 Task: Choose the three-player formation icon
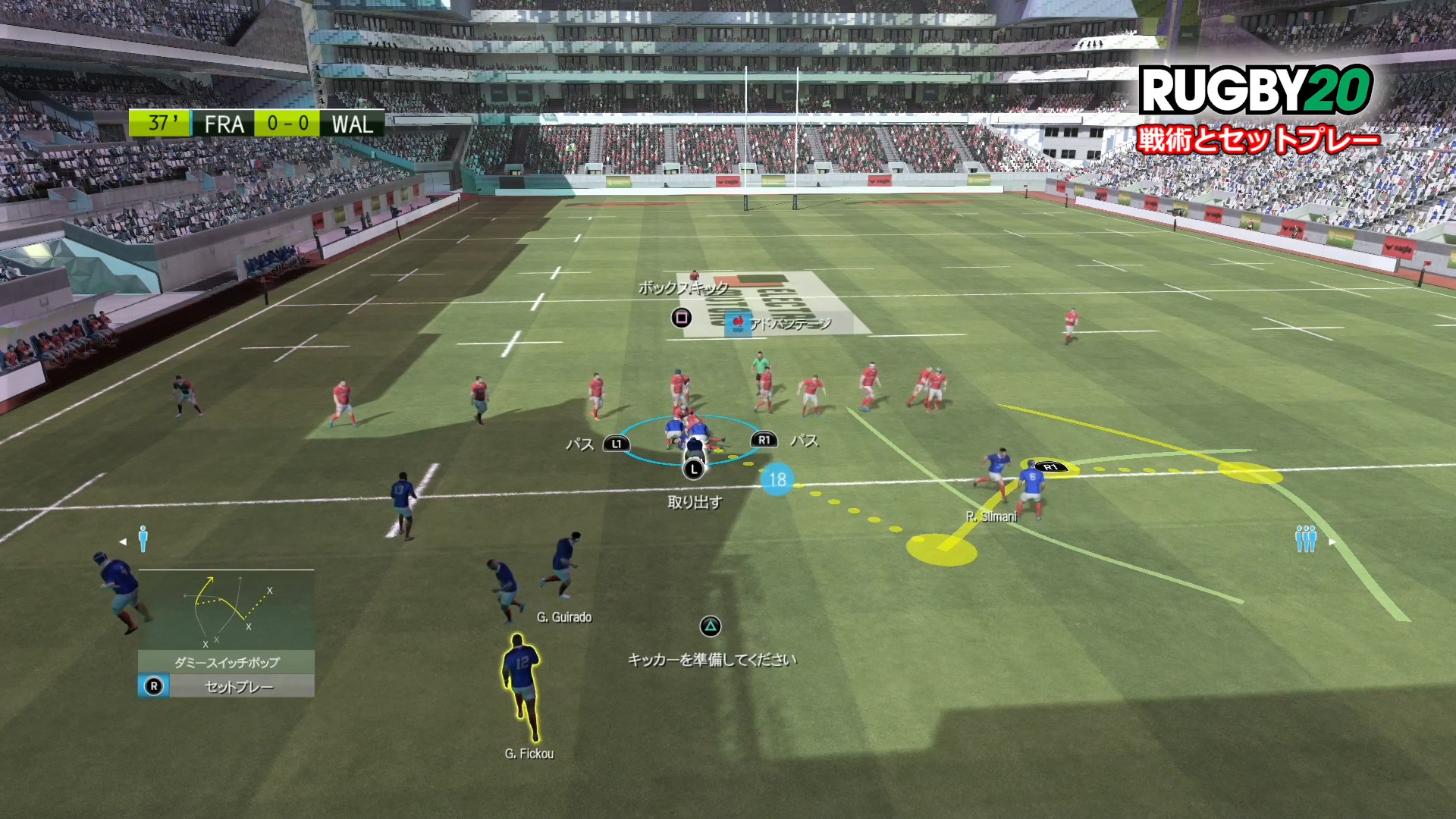[x=1305, y=538]
